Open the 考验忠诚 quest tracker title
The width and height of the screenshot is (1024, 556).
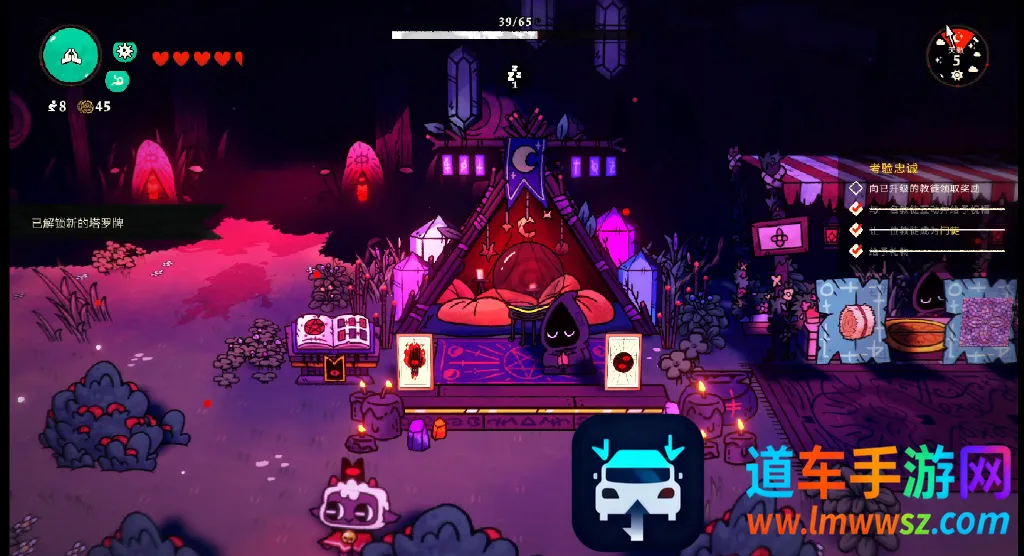(x=892, y=168)
